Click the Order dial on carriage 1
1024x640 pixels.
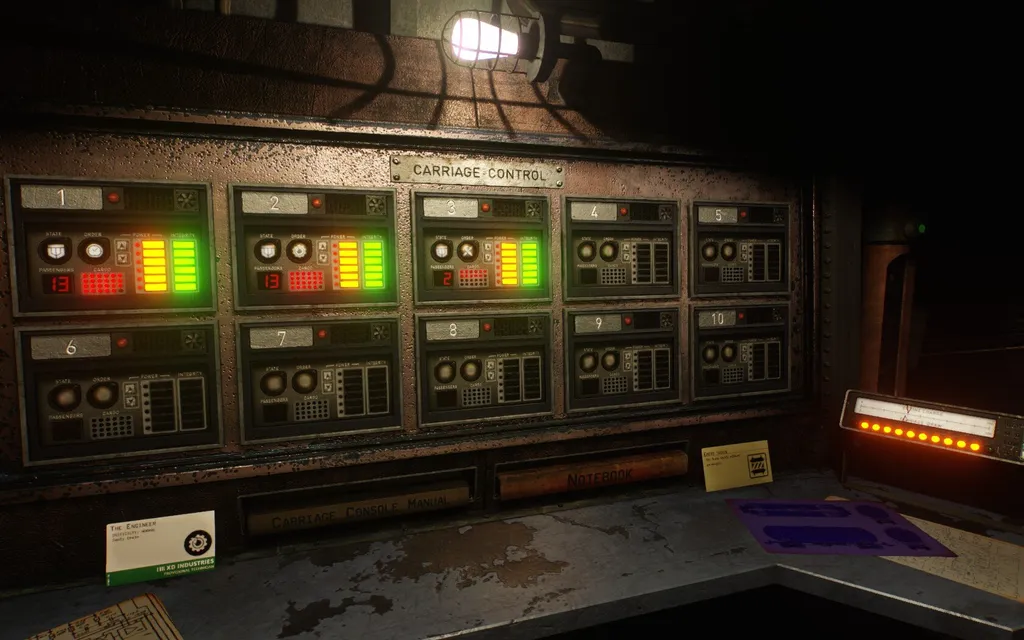pyautogui.click(x=94, y=250)
